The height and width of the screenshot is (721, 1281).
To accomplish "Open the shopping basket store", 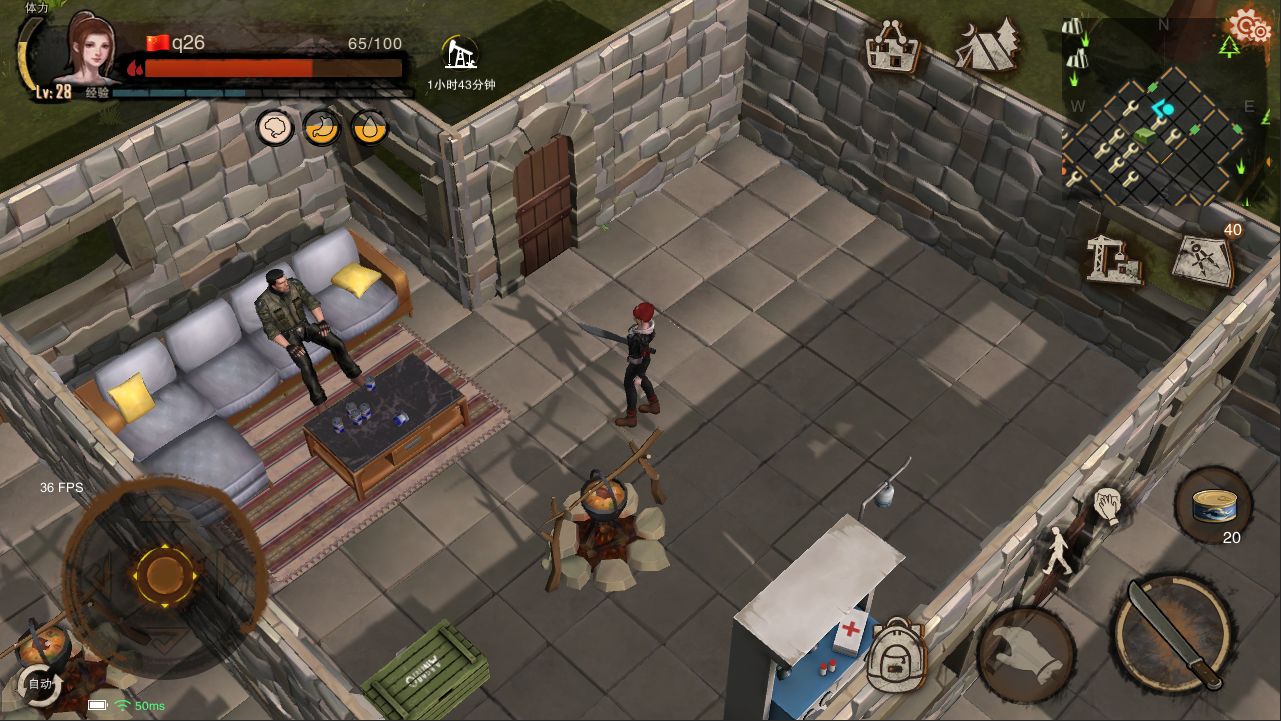I will pos(892,47).
